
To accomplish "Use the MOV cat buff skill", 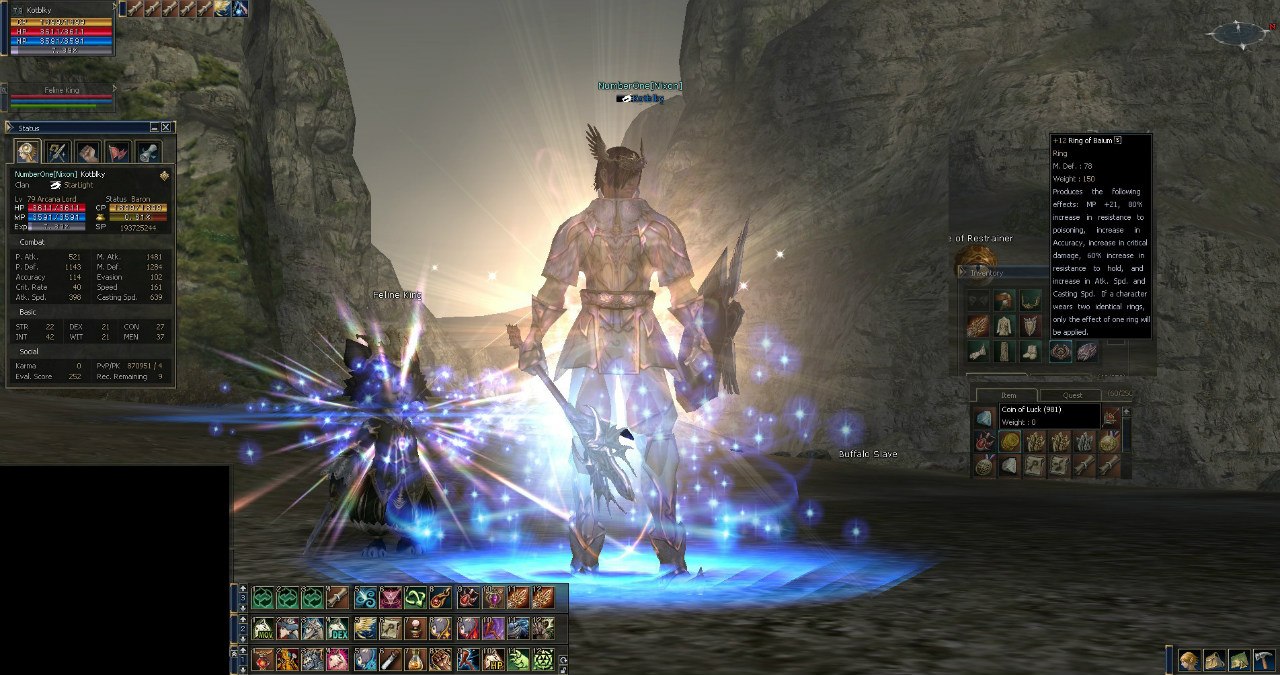I will (x=263, y=629).
